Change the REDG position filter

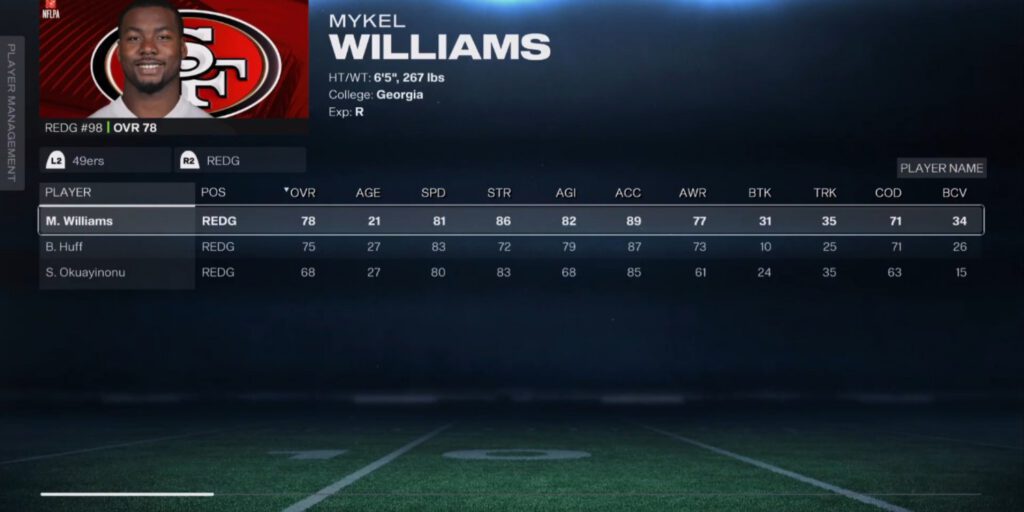pyautogui.click(x=240, y=160)
